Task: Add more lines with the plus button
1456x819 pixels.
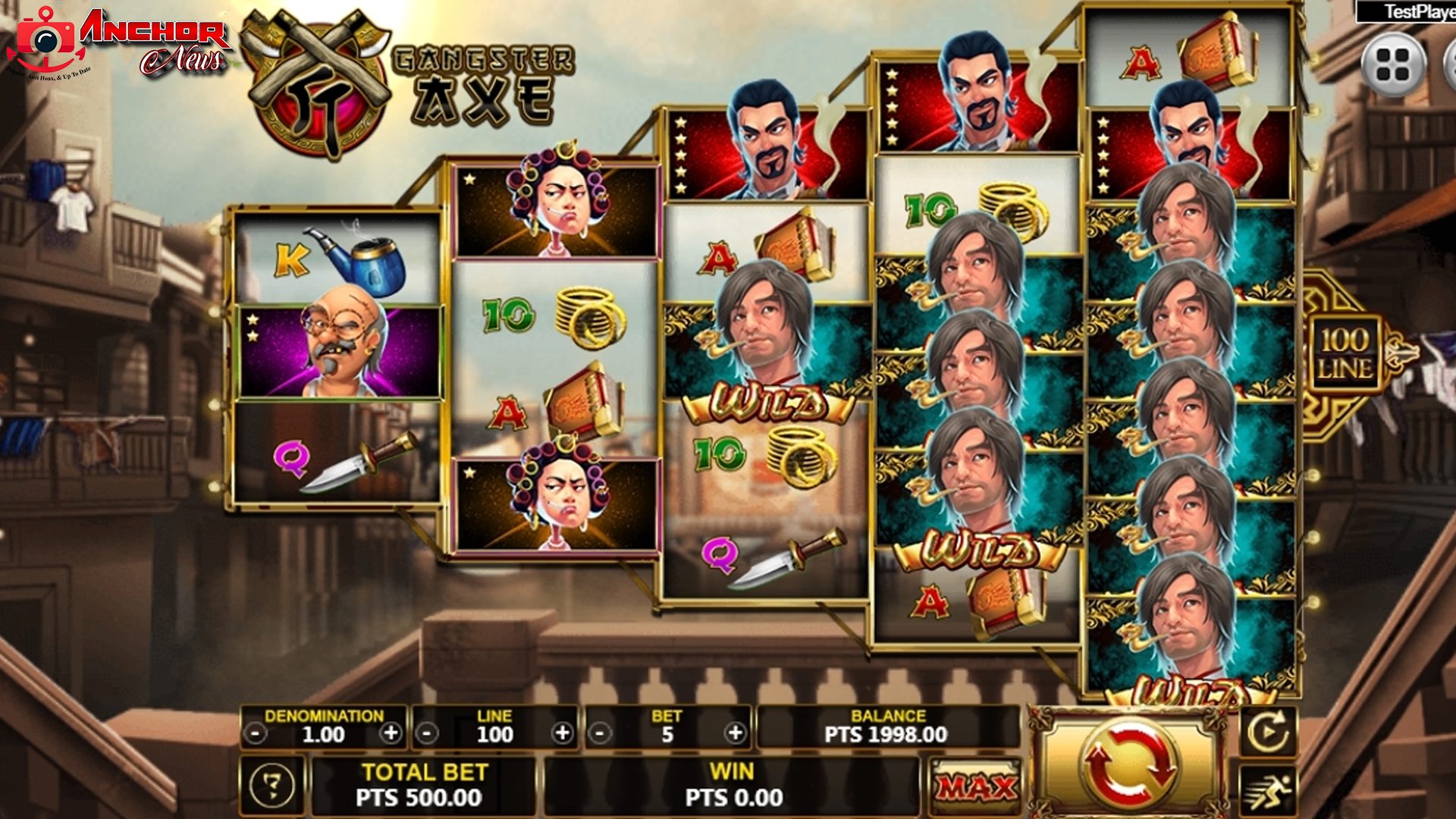Action: pyautogui.click(x=563, y=733)
